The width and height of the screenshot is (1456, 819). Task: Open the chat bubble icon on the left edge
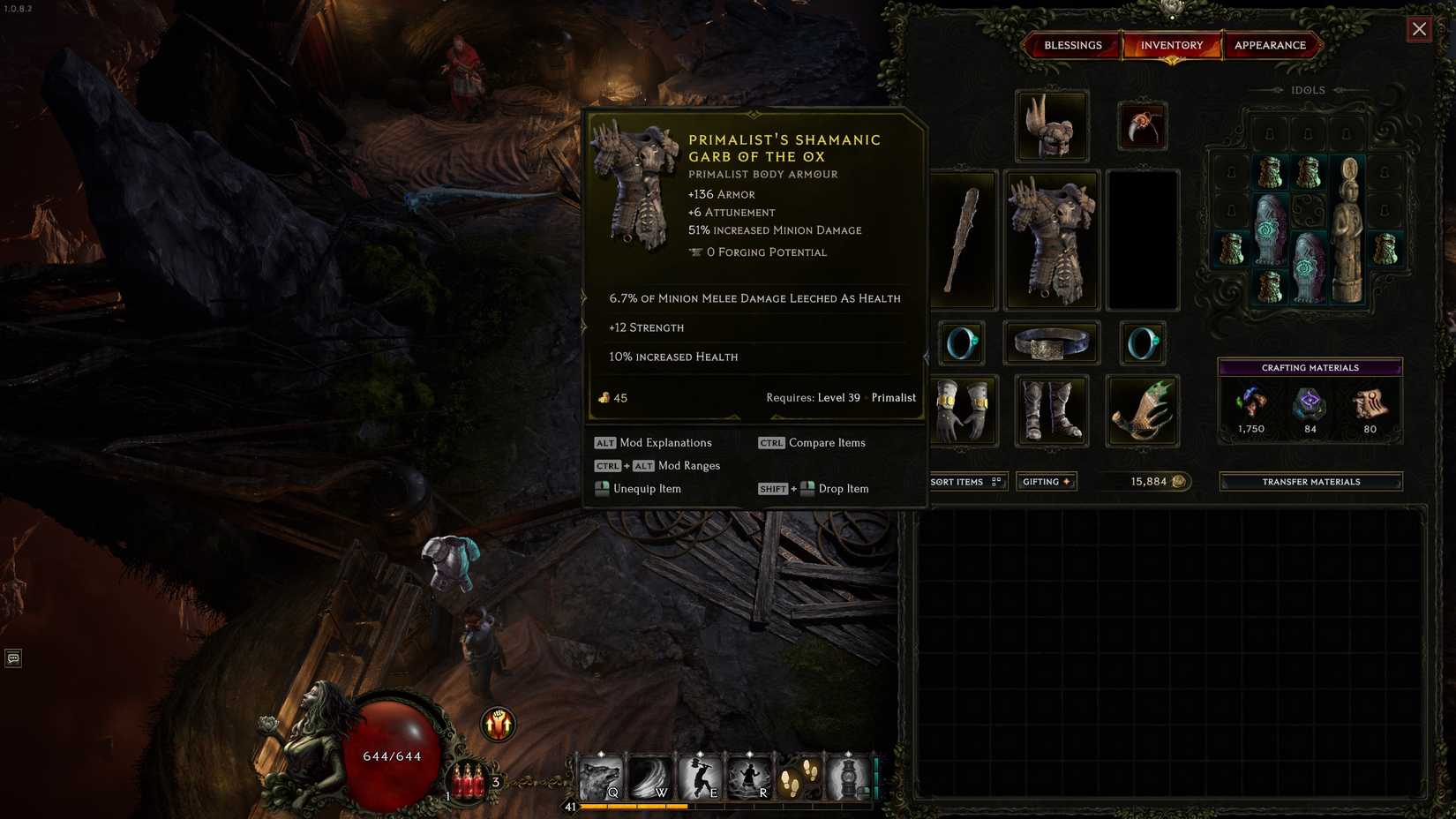(12, 658)
